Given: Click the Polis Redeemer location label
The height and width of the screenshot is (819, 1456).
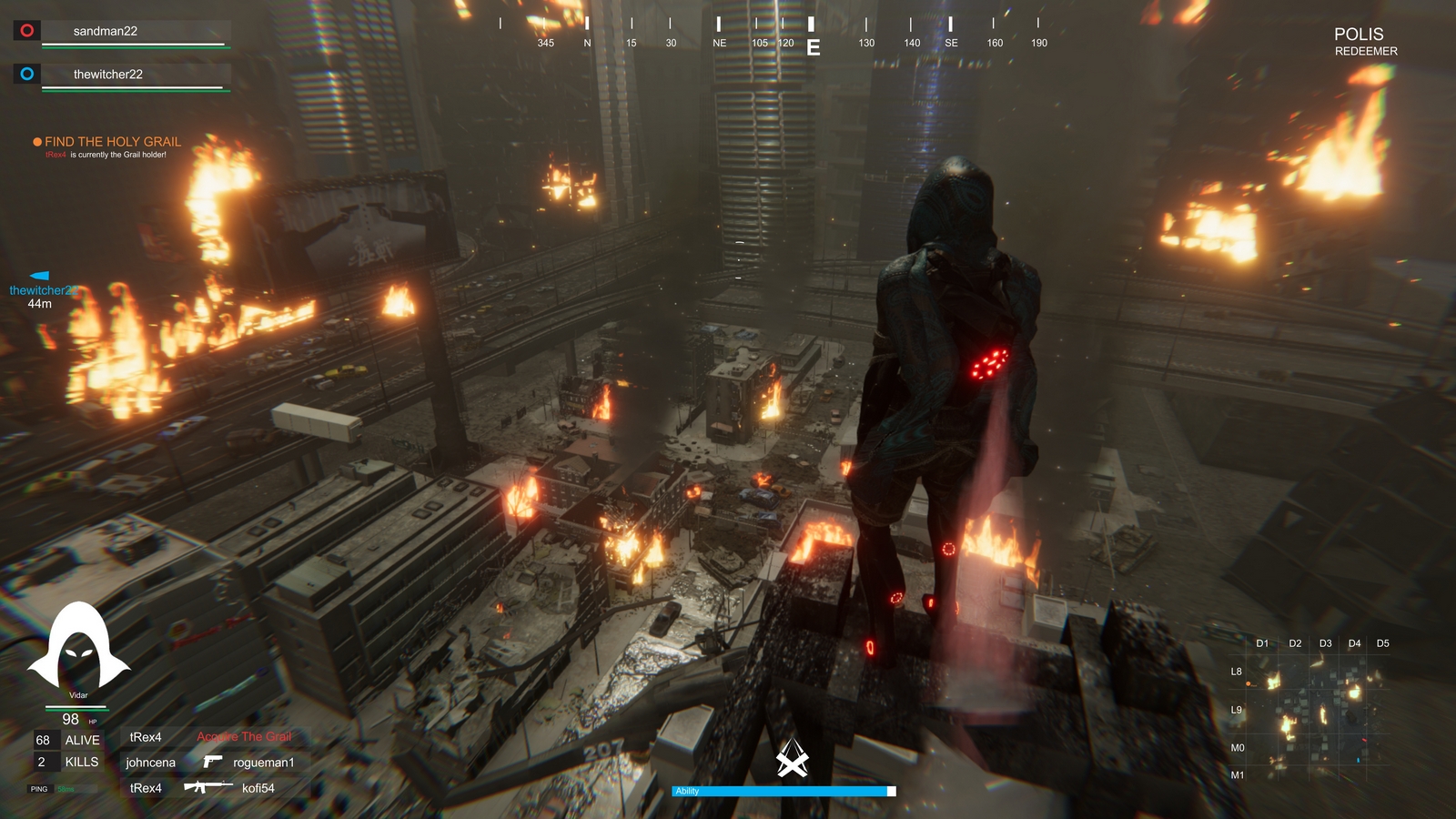Looking at the screenshot, I should pyautogui.click(x=1363, y=41).
